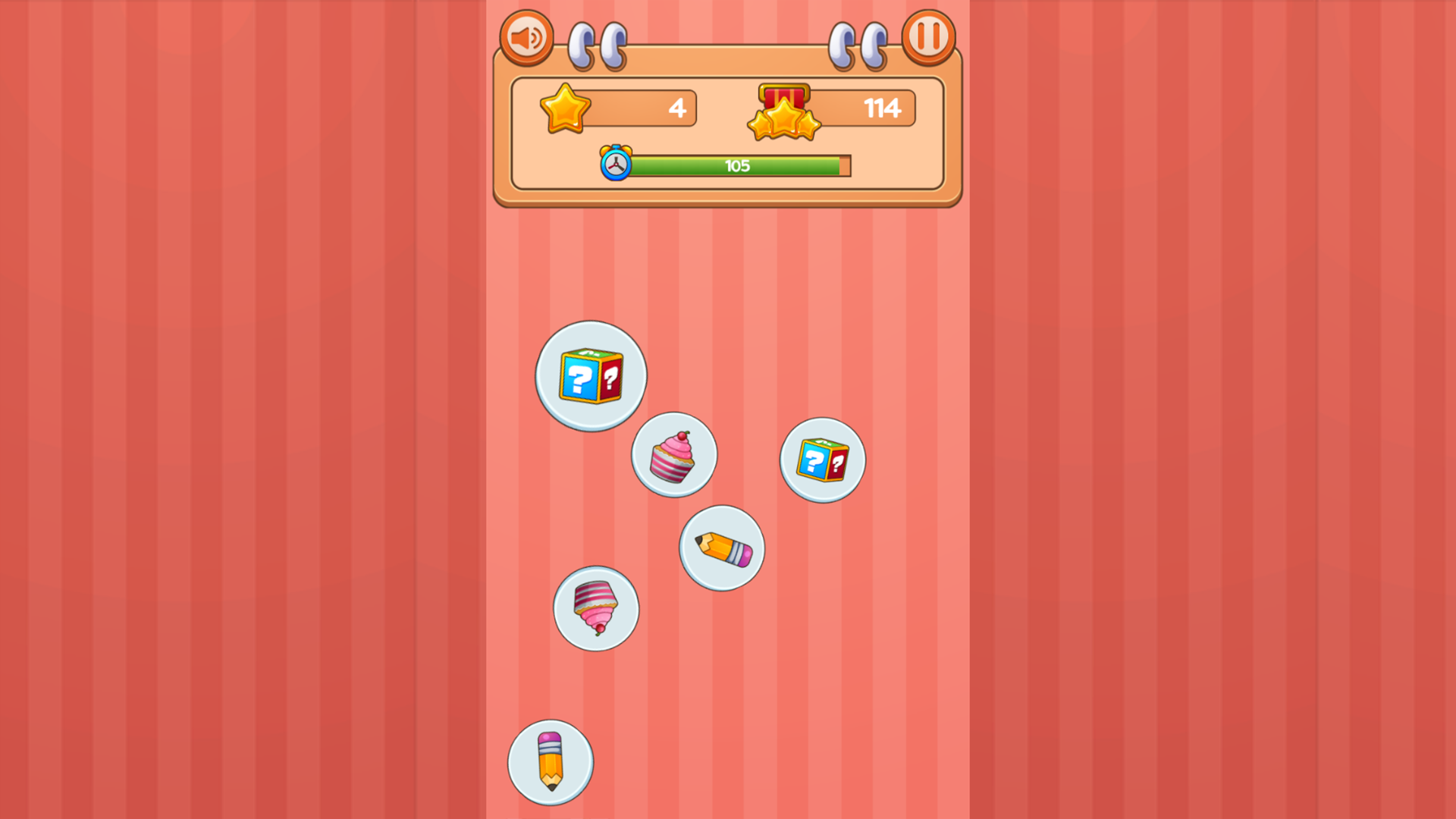Tap the upright pencil token near the bottom
This screenshot has height=819, width=1456.
[551, 763]
